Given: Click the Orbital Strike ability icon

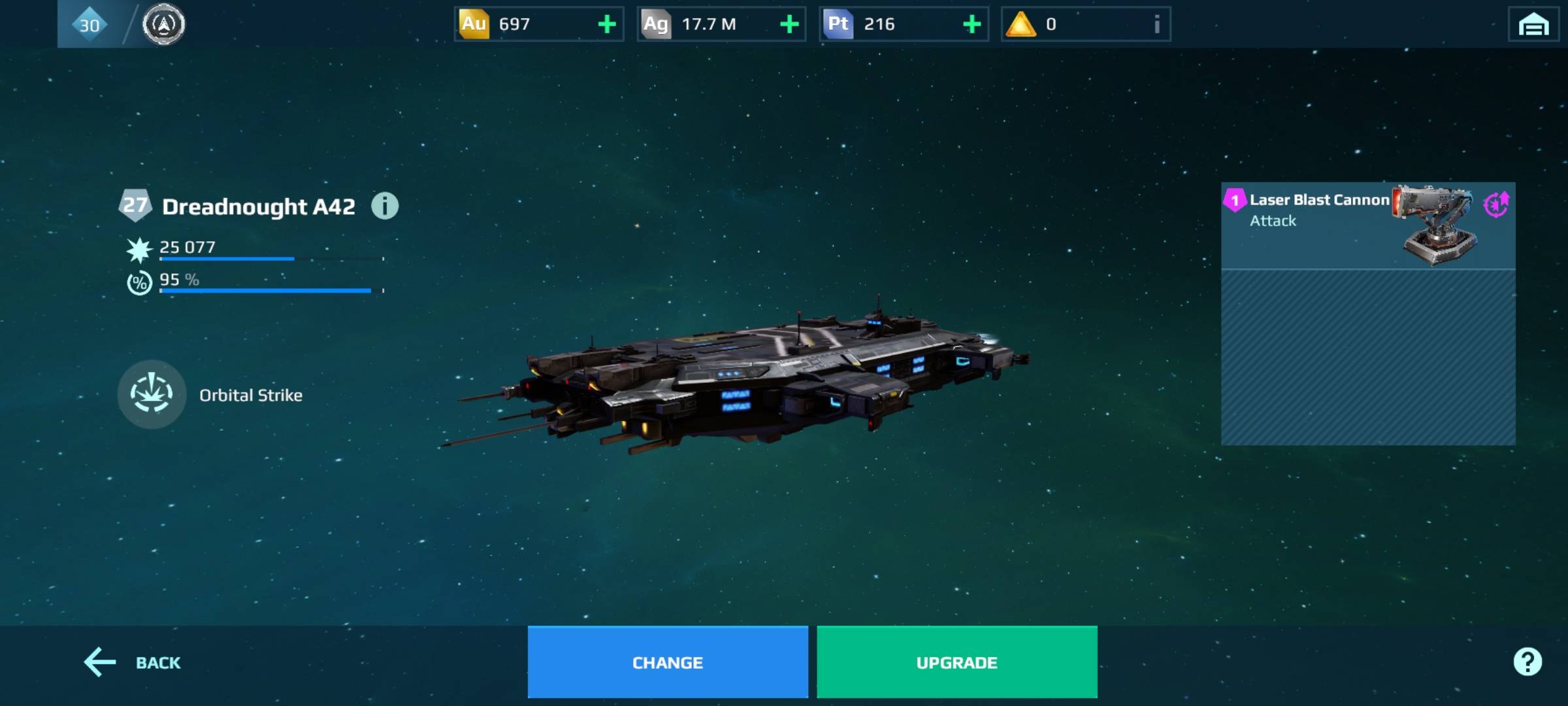Looking at the screenshot, I should (152, 394).
